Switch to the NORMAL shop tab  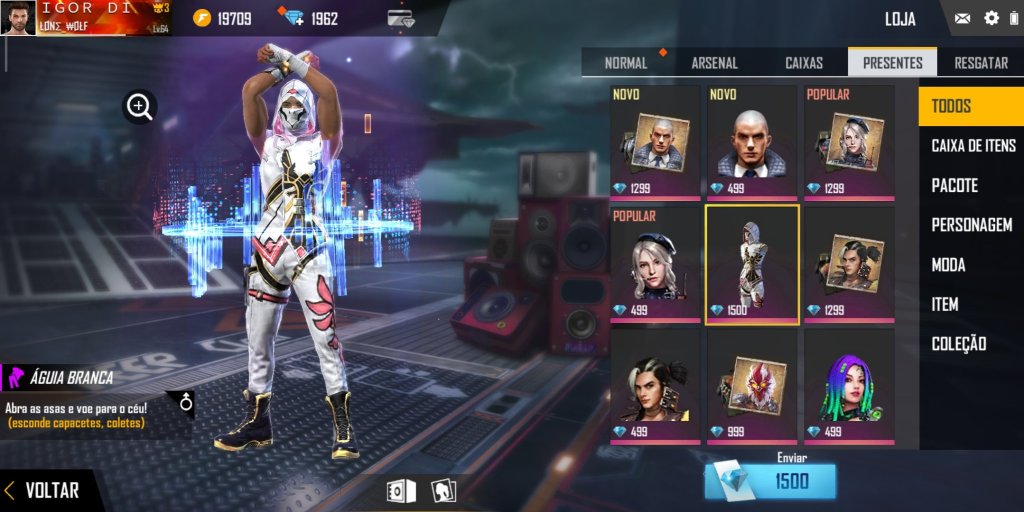[626, 63]
